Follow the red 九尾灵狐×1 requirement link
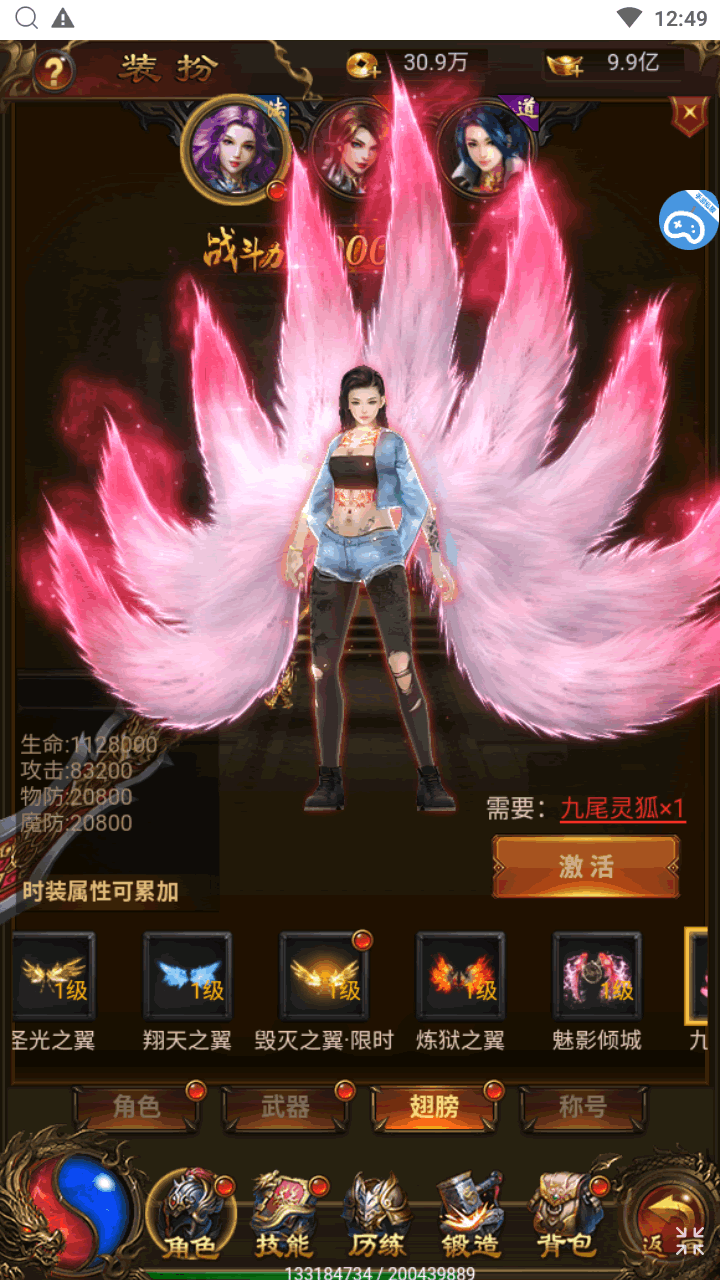Image resolution: width=720 pixels, height=1280 pixels. click(x=622, y=809)
